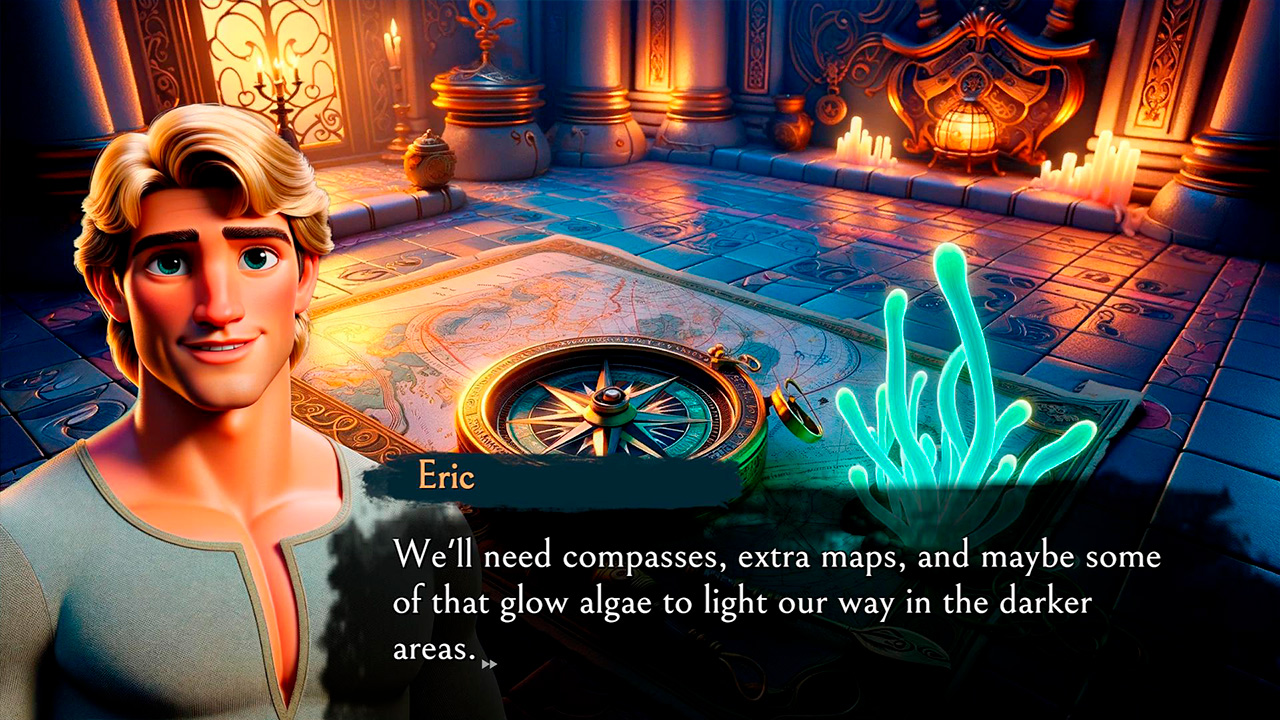Select Eric's character portrait
The width and height of the screenshot is (1280, 720).
pyautogui.click(x=190, y=350)
